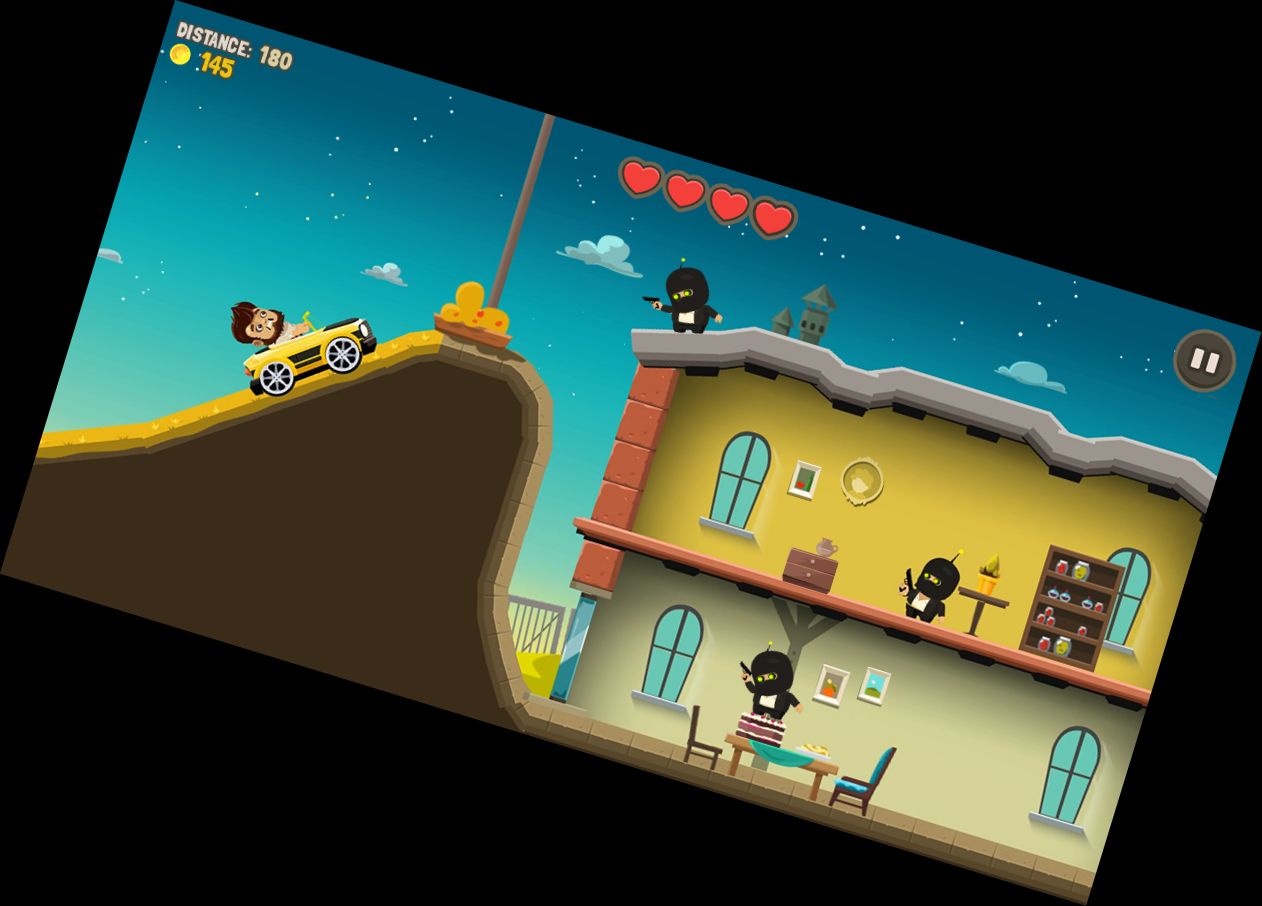Pause the game with the round button

point(1204,360)
